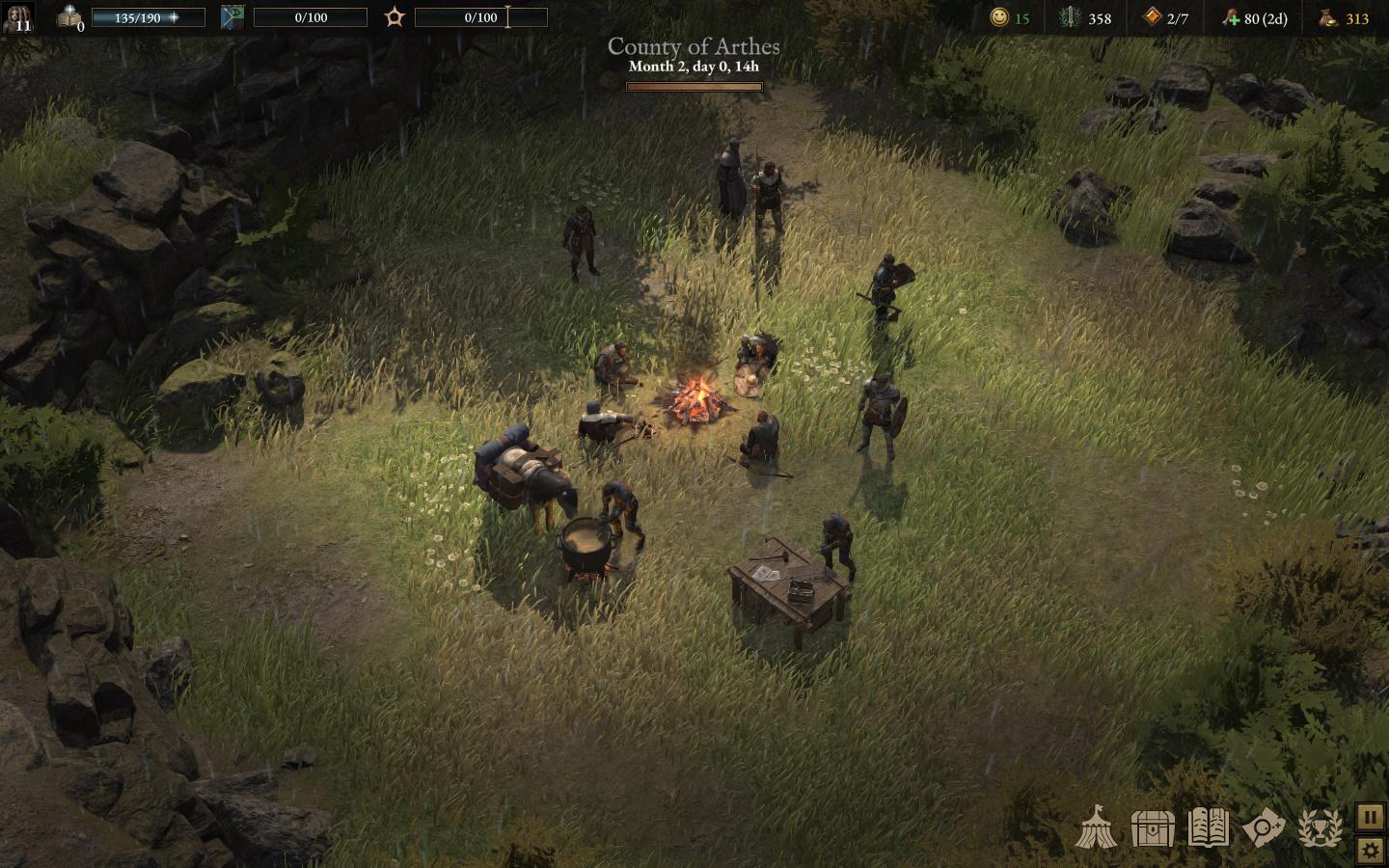The image size is (1389, 868).
Task: Click the orange diamond icon
Action: [x=1152, y=17]
